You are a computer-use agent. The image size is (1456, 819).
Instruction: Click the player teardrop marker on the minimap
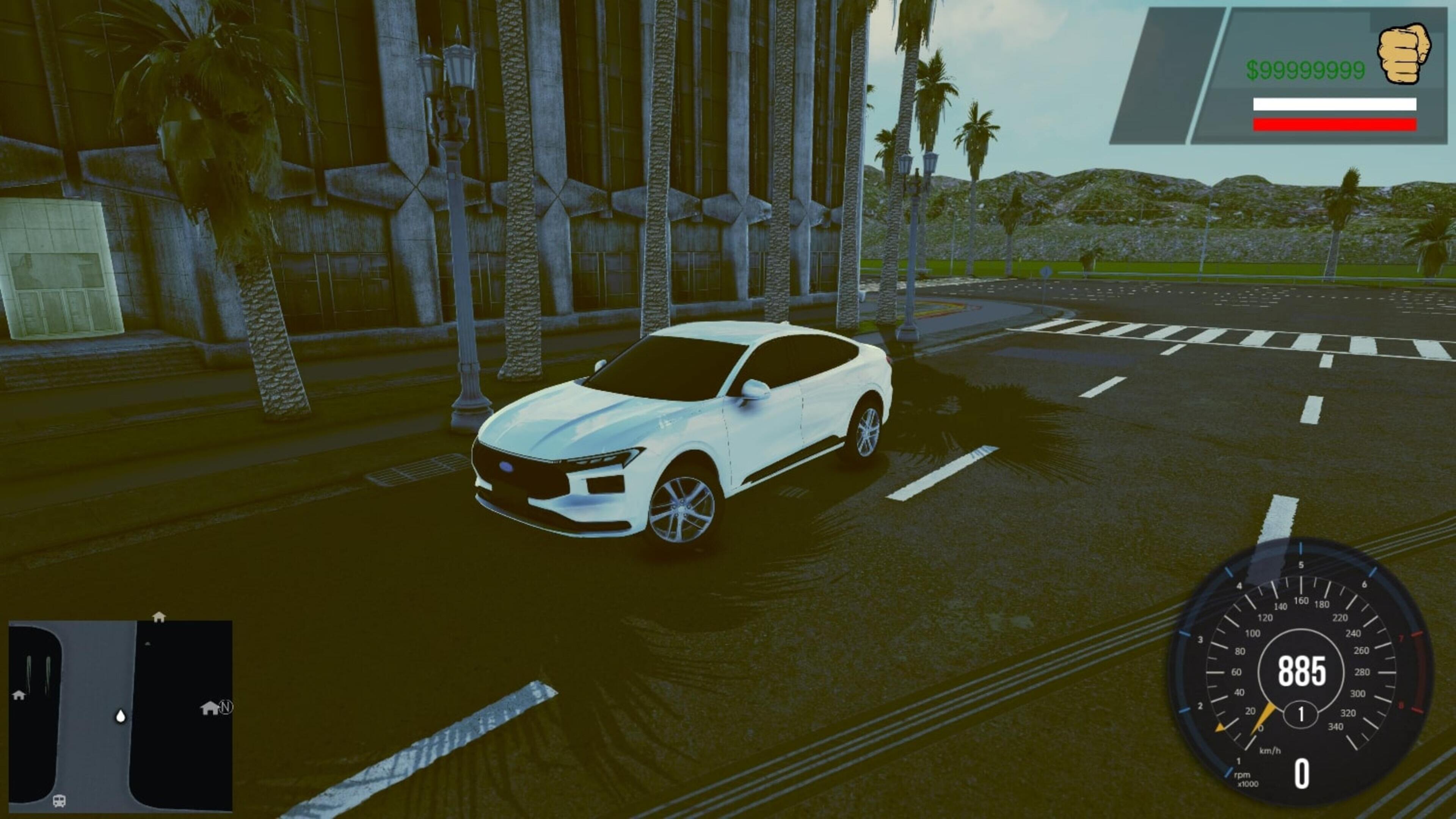pyautogui.click(x=121, y=717)
